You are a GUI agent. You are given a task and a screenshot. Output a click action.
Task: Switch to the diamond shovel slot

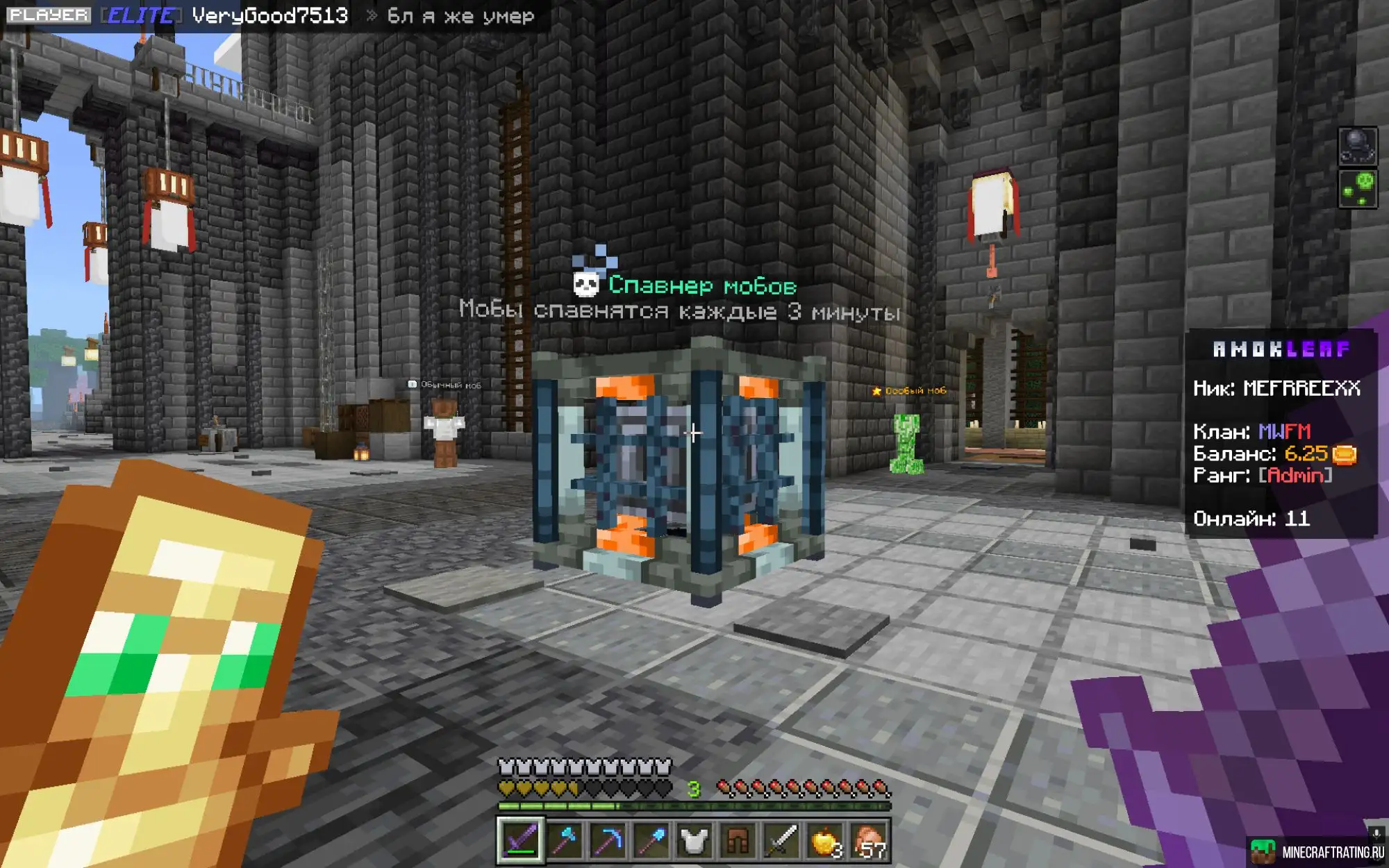(x=651, y=841)
